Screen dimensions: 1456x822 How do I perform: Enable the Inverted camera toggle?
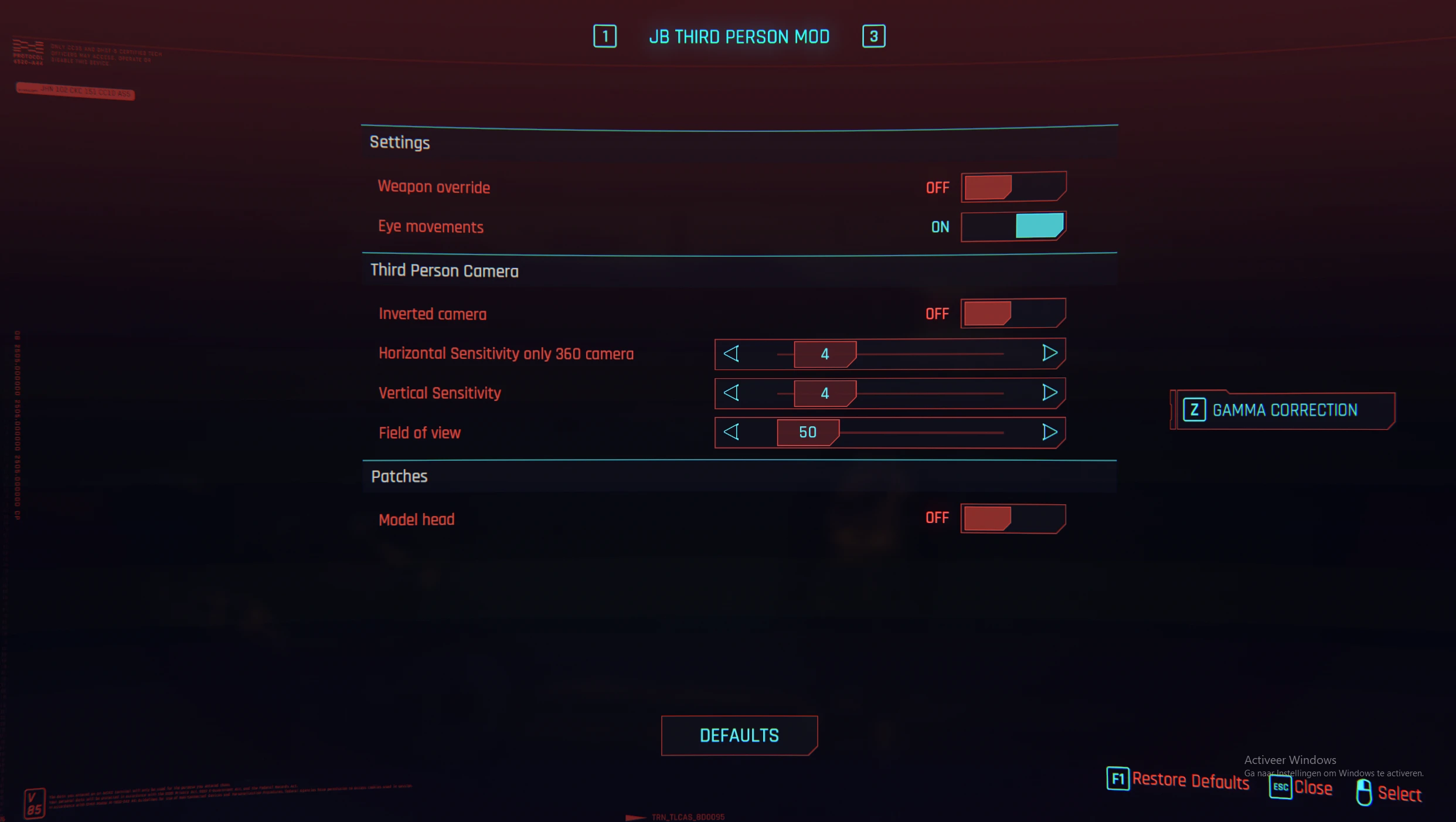click(x=1013, y=313)
